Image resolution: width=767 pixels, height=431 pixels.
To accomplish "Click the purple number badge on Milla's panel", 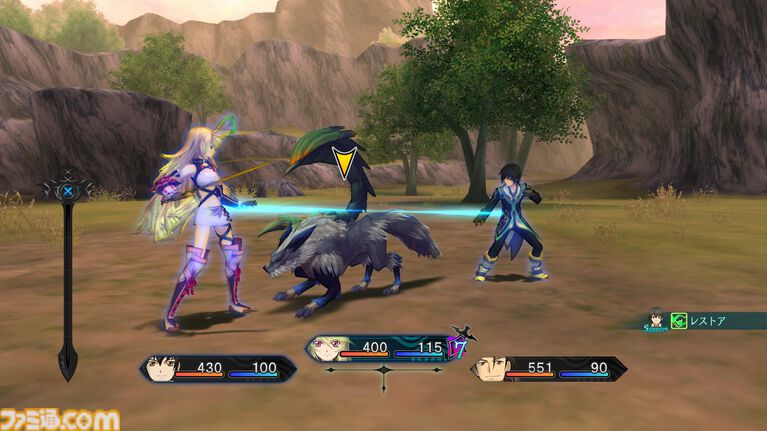I will [458, 349].
